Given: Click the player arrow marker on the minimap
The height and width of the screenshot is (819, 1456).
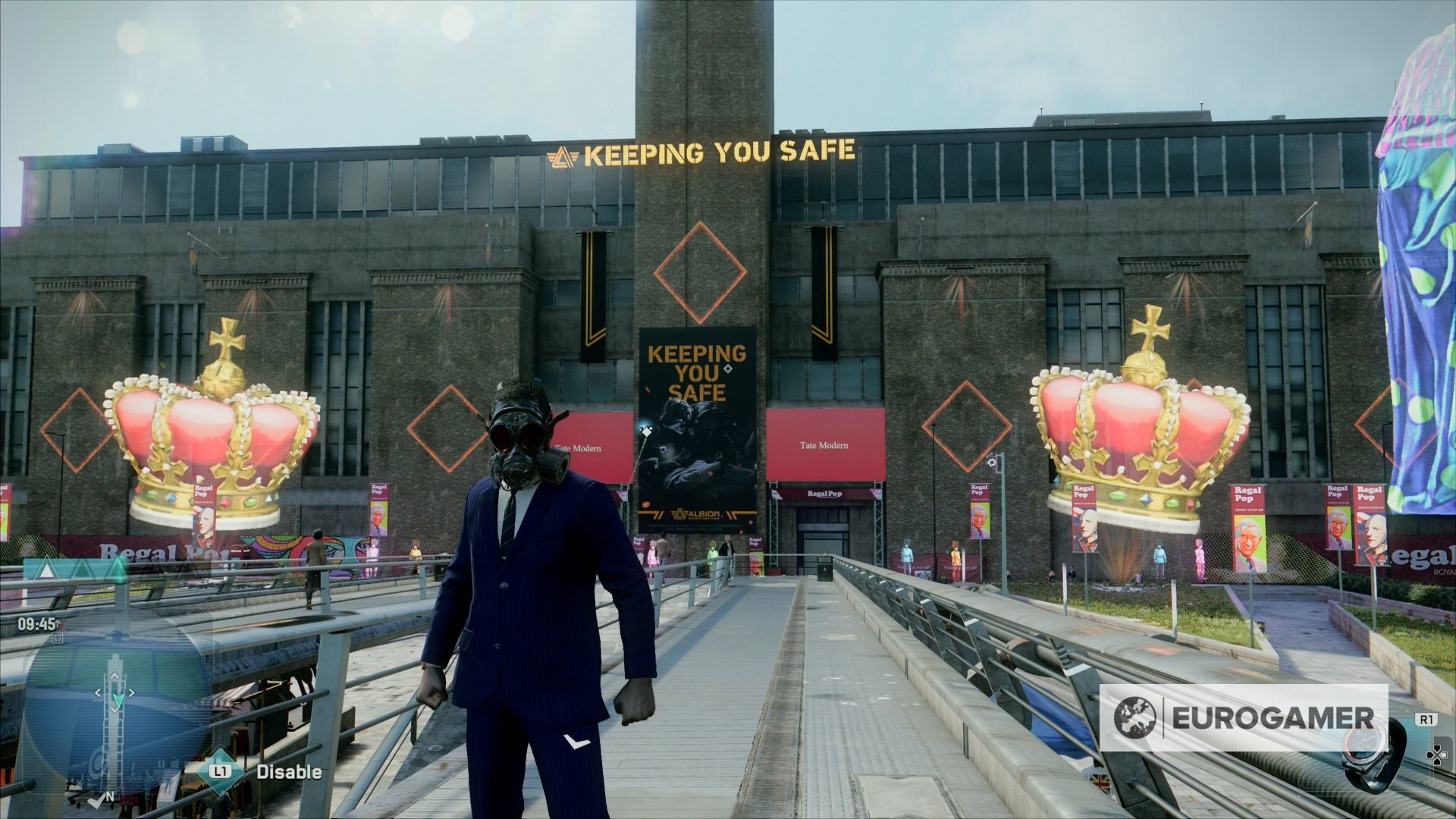Looking at the screenshot, I should 118,700.
